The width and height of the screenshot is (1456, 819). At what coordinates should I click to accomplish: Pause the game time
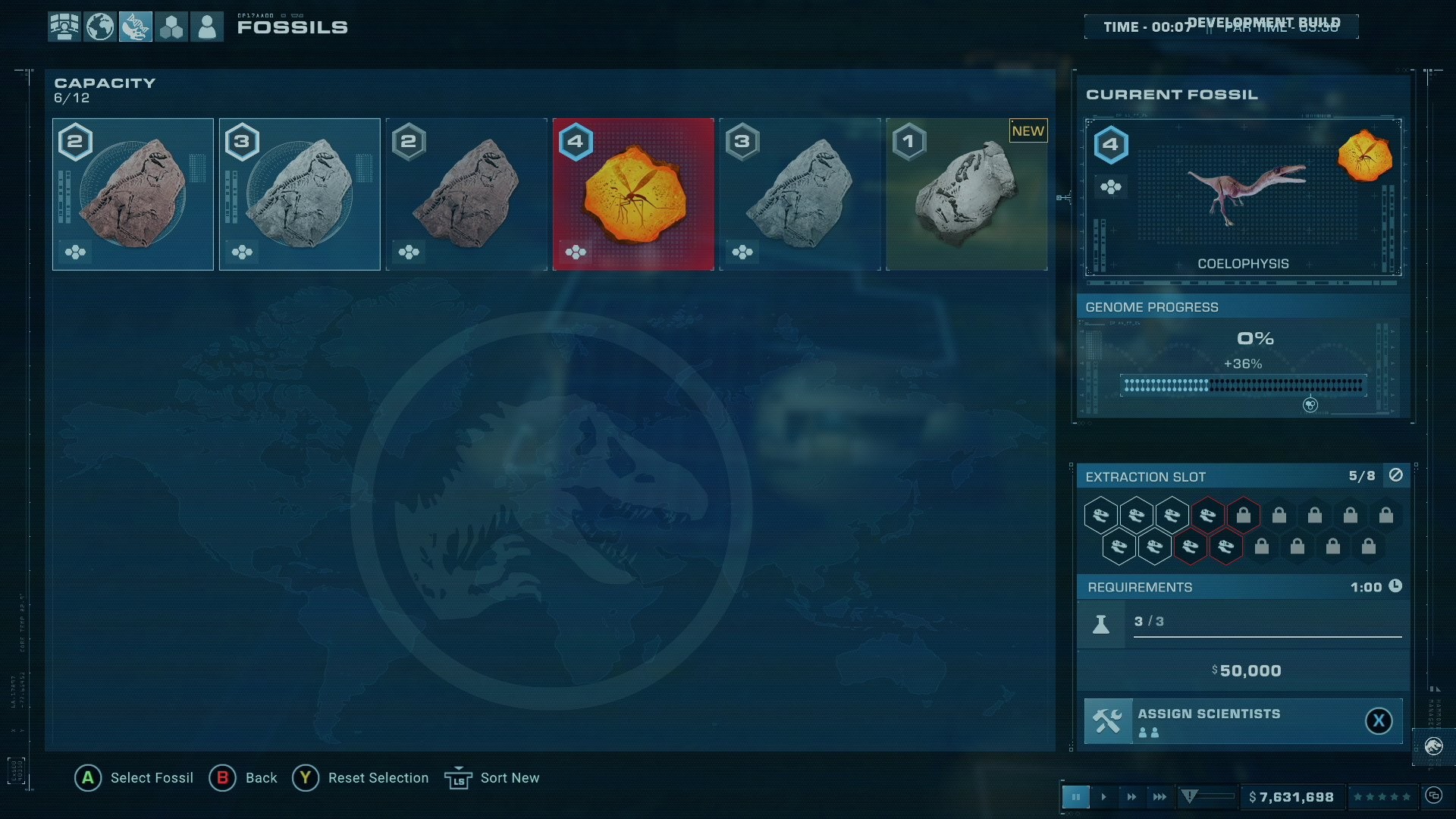[1075, 797]
